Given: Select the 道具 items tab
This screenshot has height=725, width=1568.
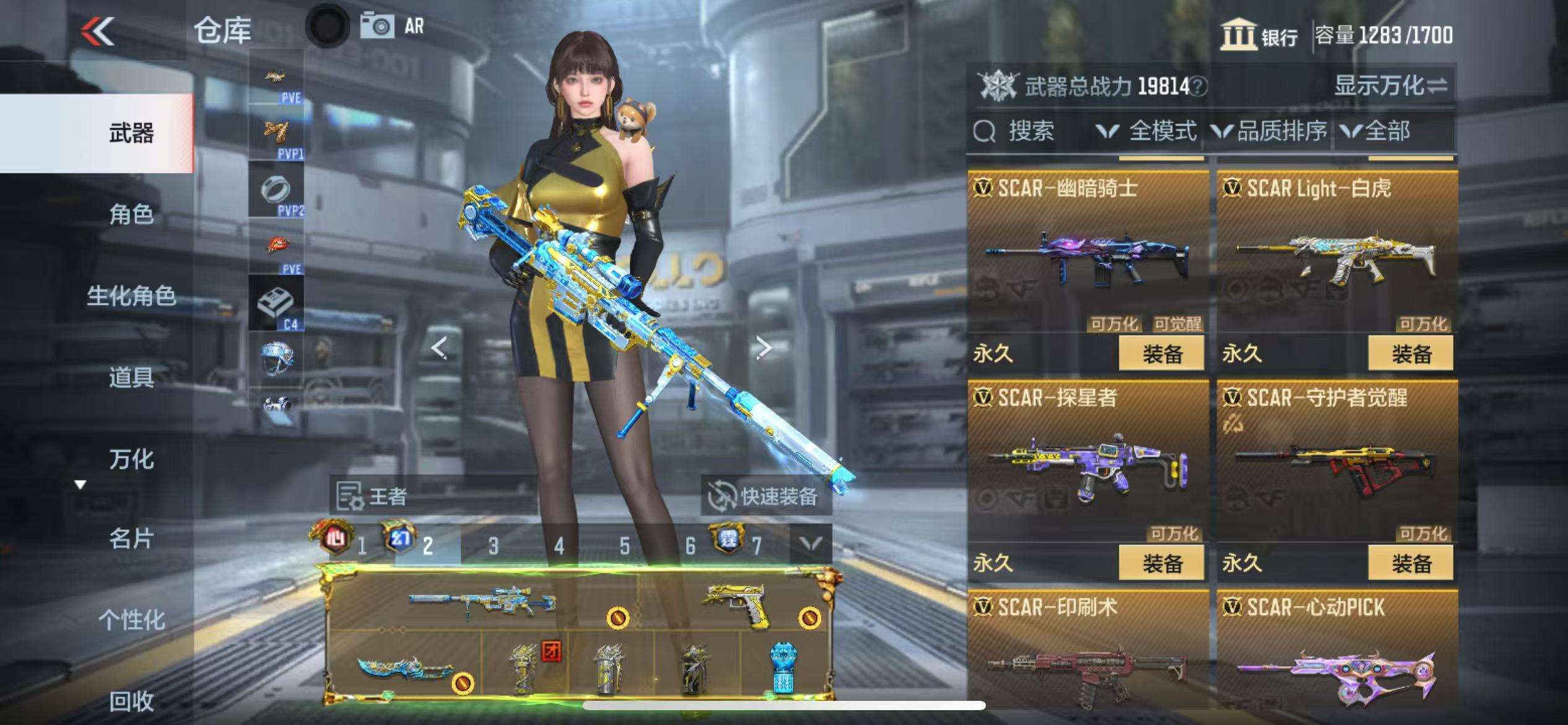Looking at the screenshot, I should click(131, 377).
